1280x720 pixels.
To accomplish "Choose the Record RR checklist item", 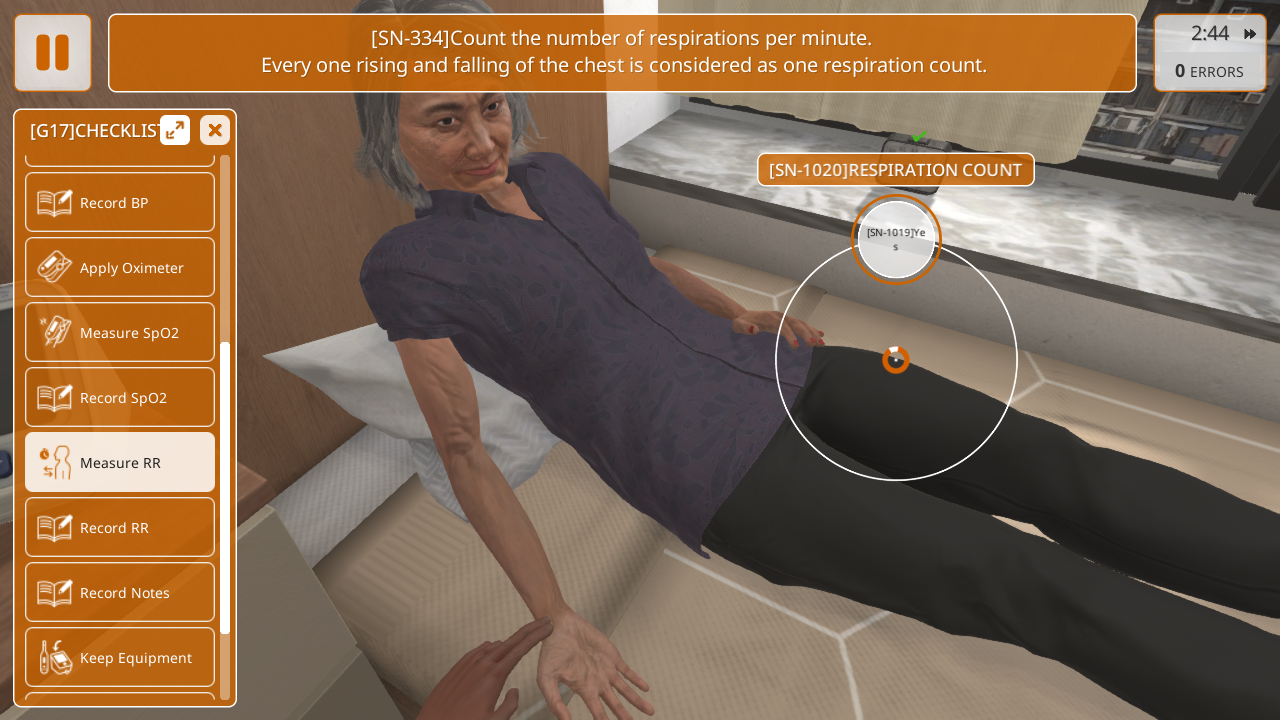I will 120,527.
